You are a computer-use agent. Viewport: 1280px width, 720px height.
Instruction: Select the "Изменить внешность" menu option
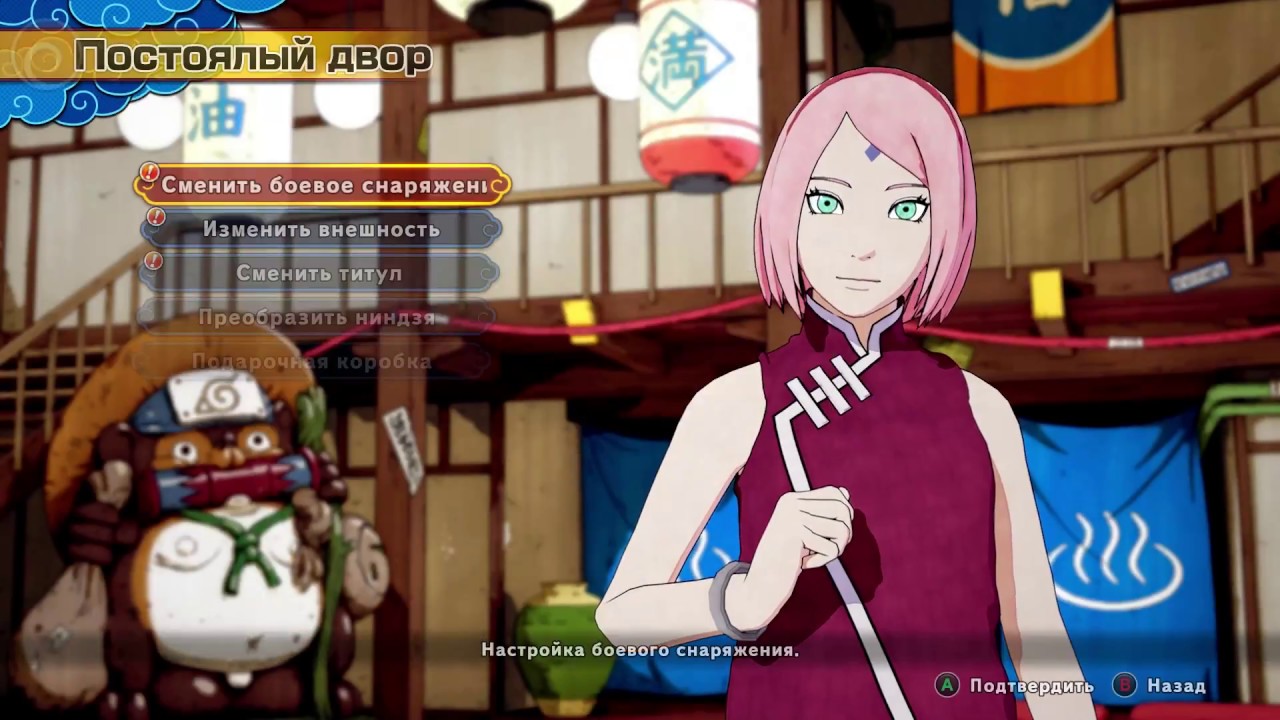pyautogui.click(x=320, y=229)
